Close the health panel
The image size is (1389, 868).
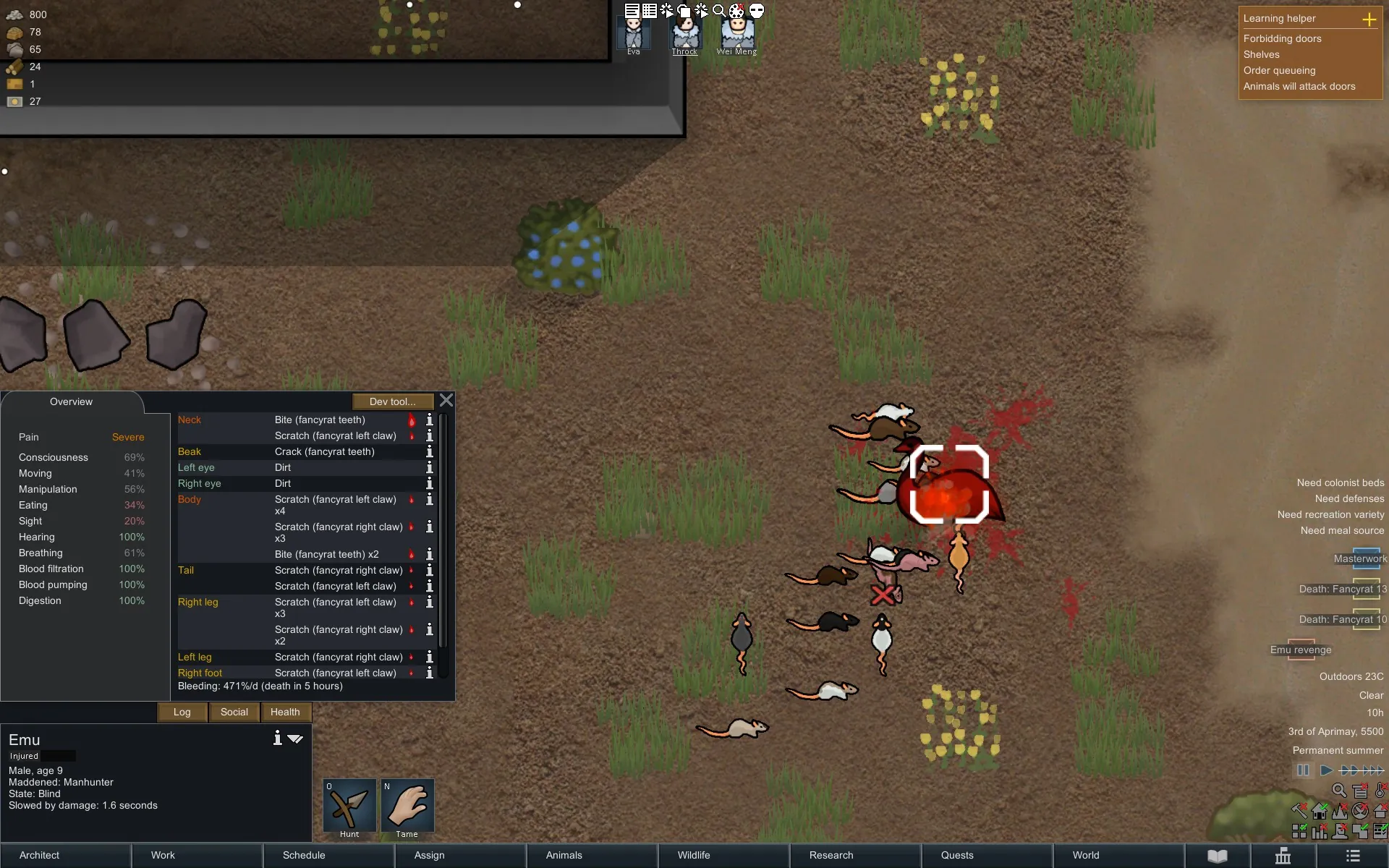(446, 401)
